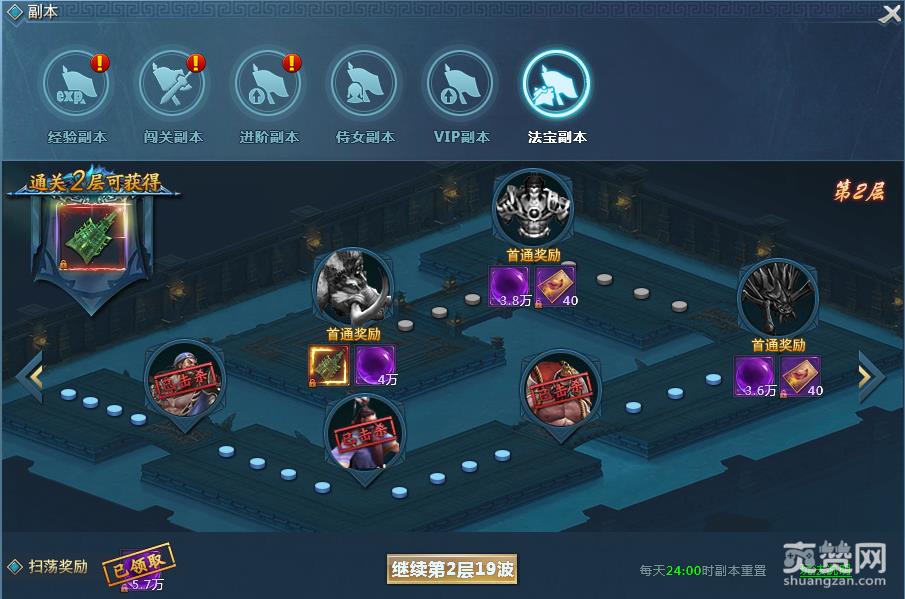View the purple orb reward labeled 3.8万
Screen dimensions: 905x599
click(508, 285)
